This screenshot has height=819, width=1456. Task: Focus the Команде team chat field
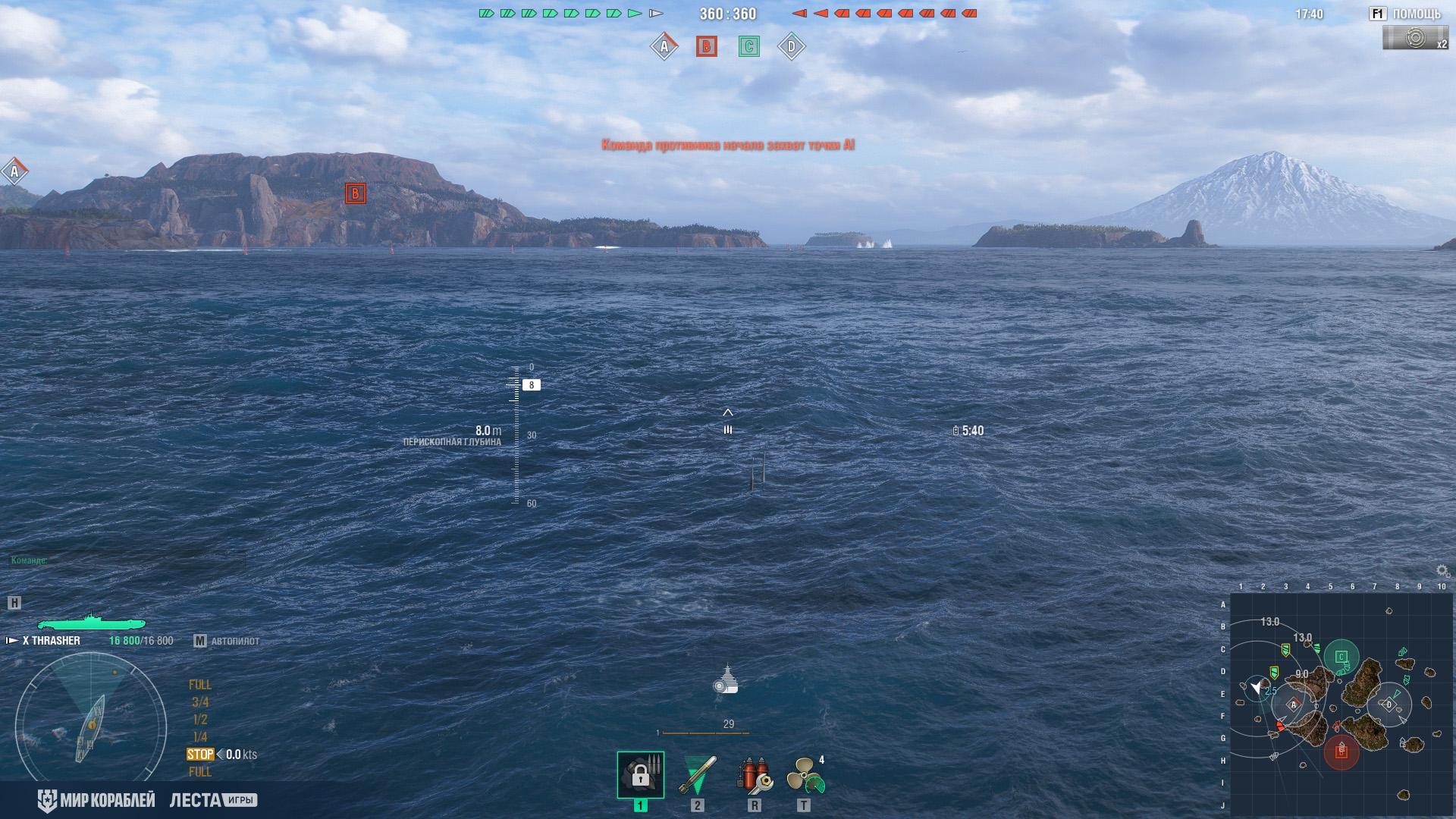(x=125, y=560)
